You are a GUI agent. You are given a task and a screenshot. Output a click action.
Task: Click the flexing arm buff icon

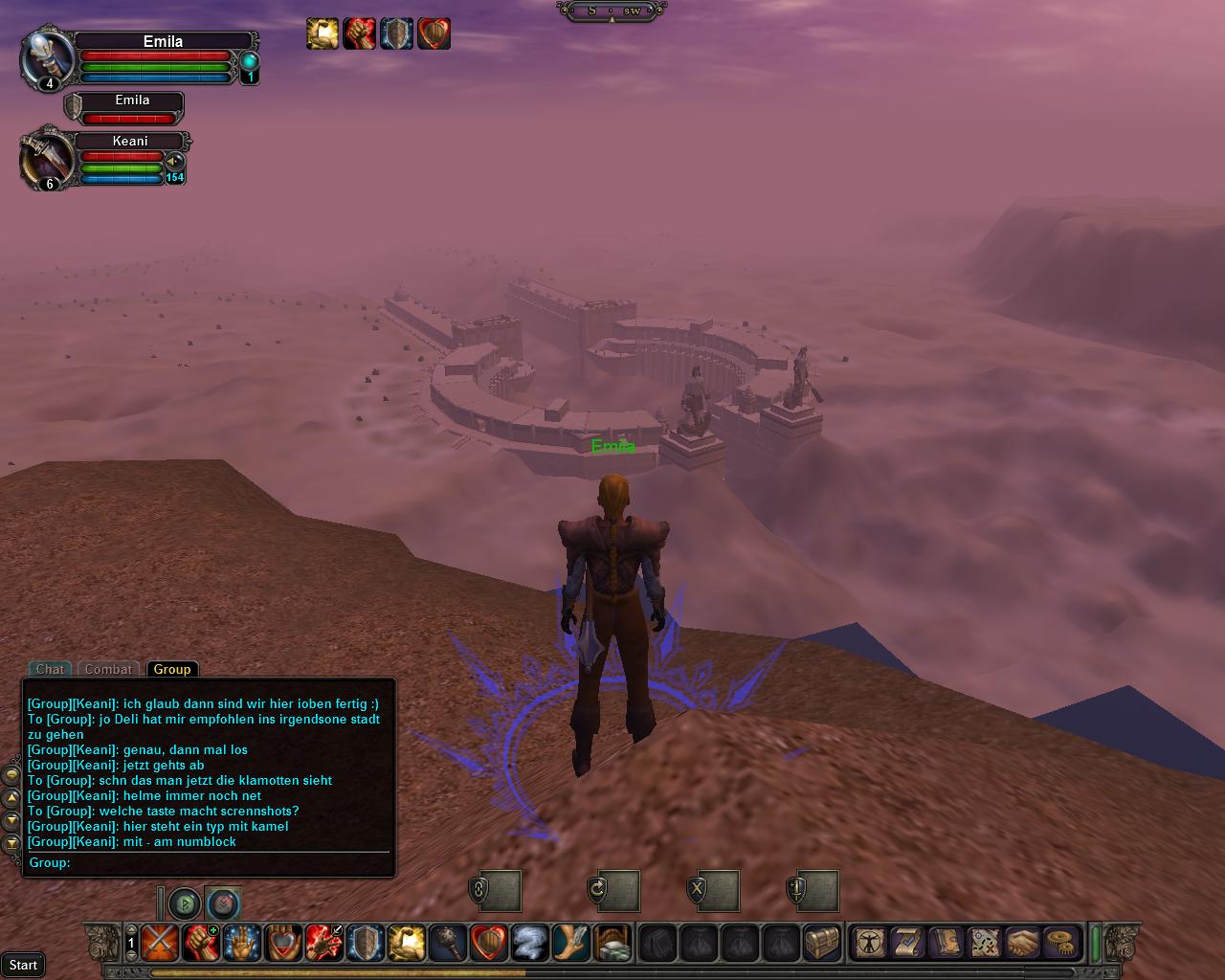323,33
